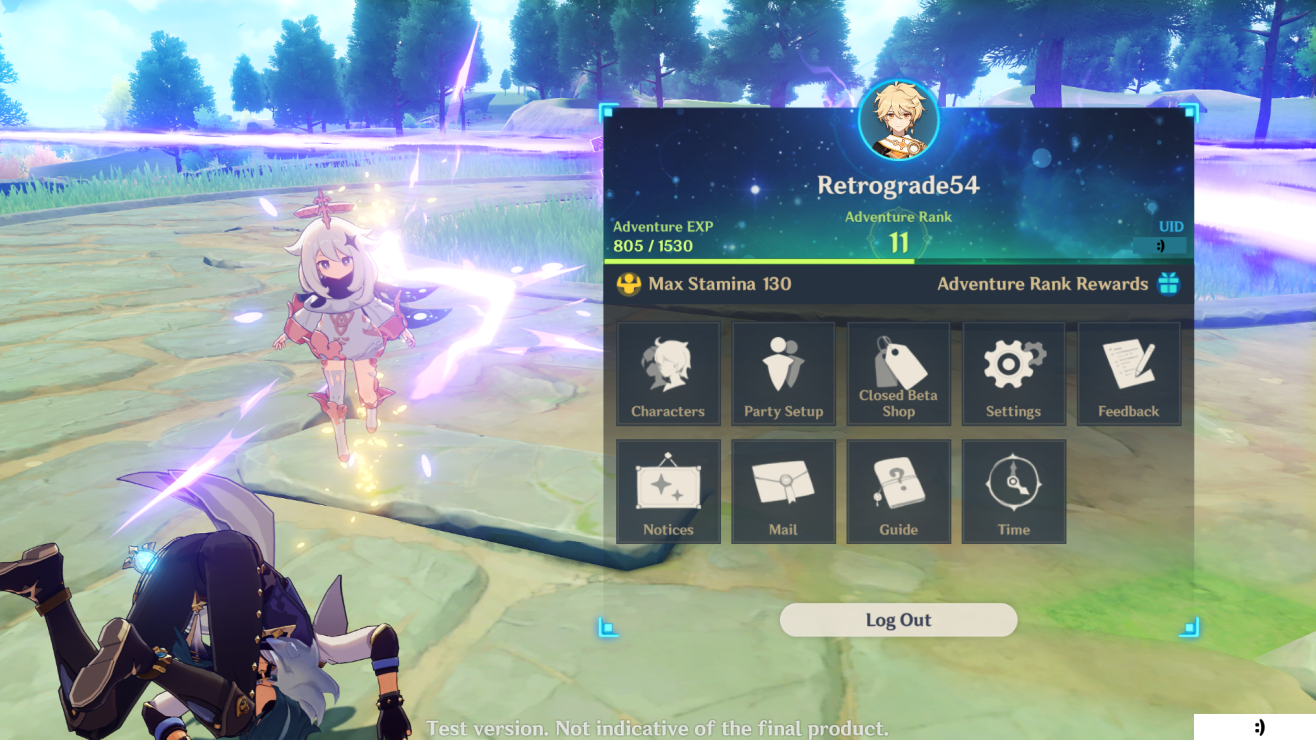View the Notices board
The width and height of the screenshot is (1316, 740).
tap(668, 492)
